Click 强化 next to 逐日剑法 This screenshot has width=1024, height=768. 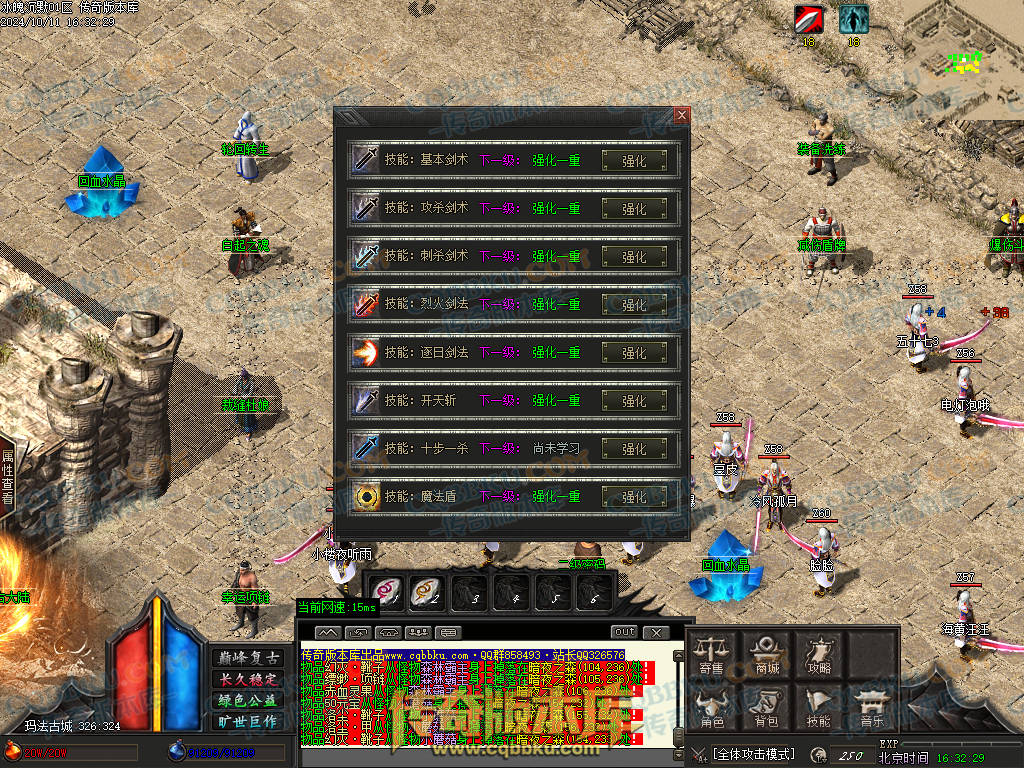634,352
